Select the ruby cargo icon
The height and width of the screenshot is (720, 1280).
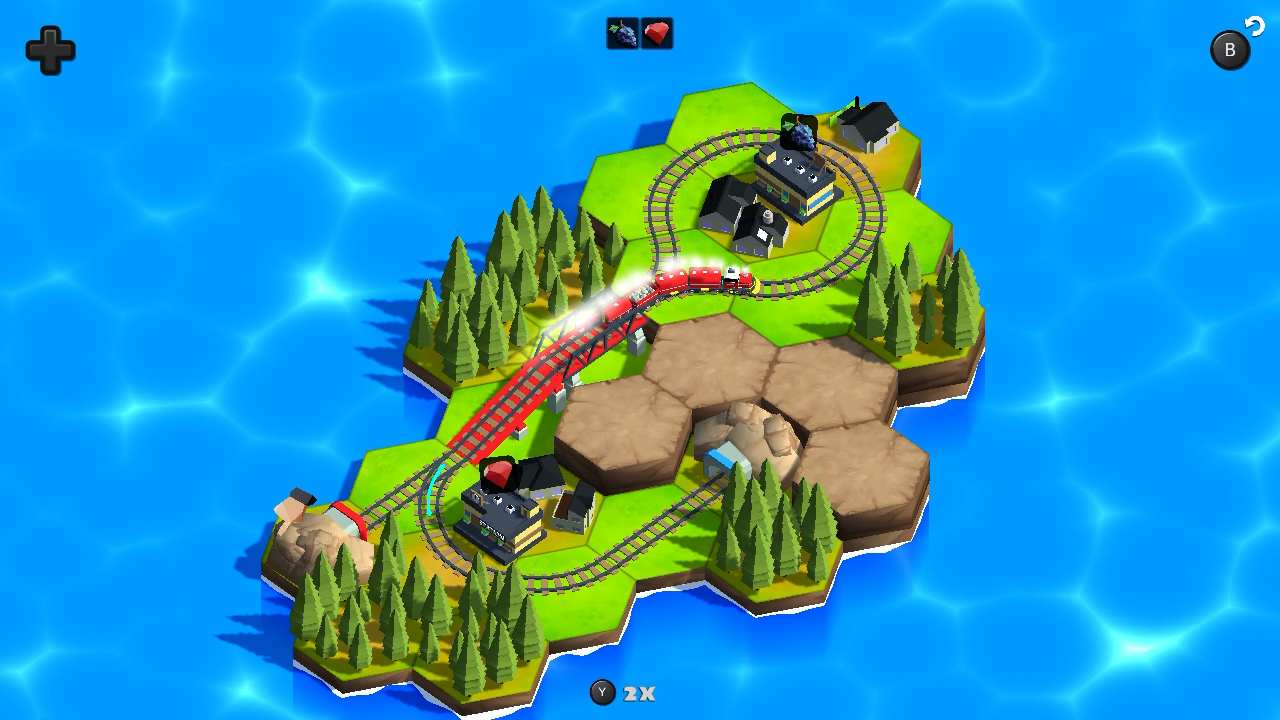click(x=656, y=33)
